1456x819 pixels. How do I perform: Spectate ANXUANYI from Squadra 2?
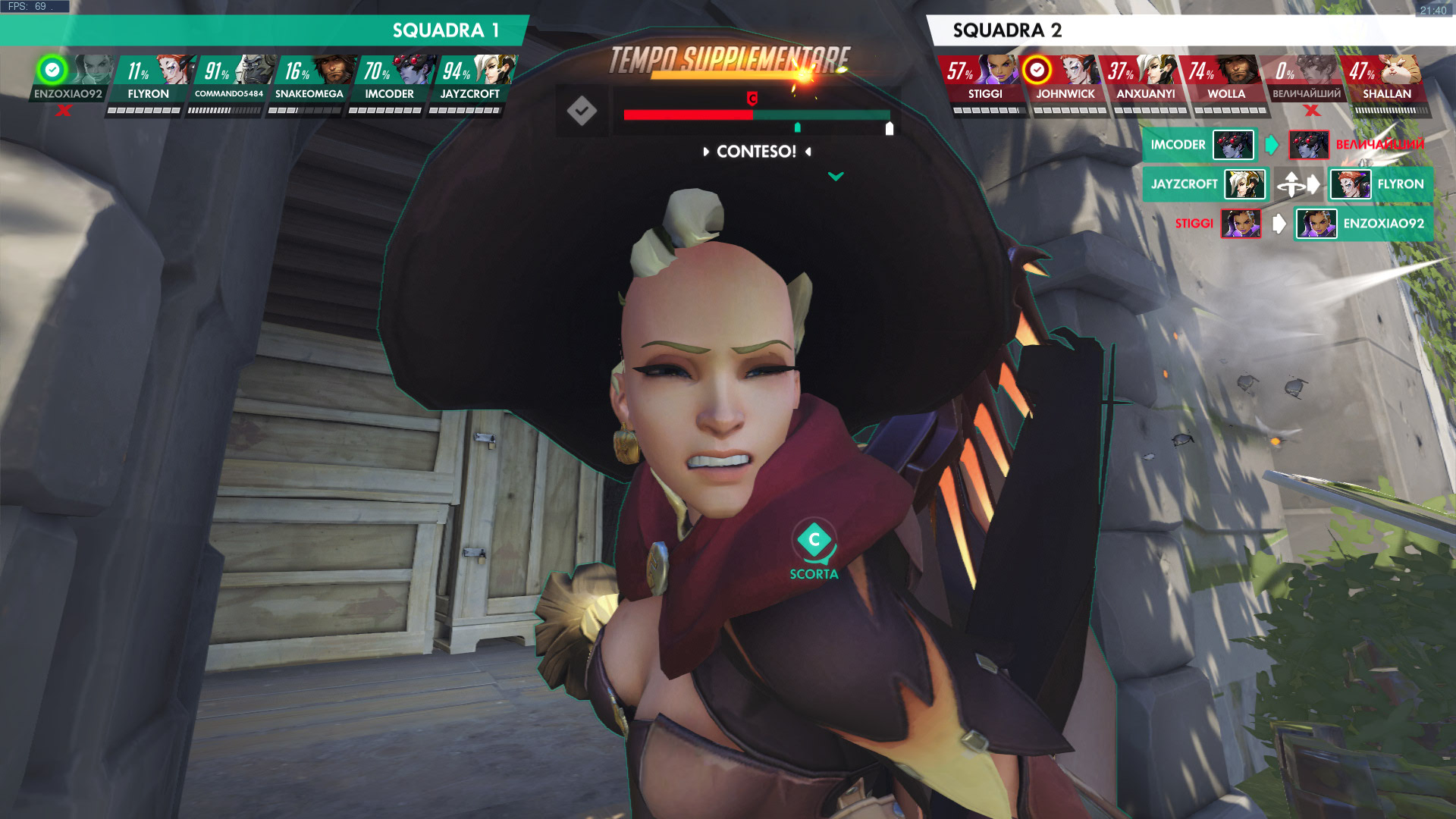1146,79
